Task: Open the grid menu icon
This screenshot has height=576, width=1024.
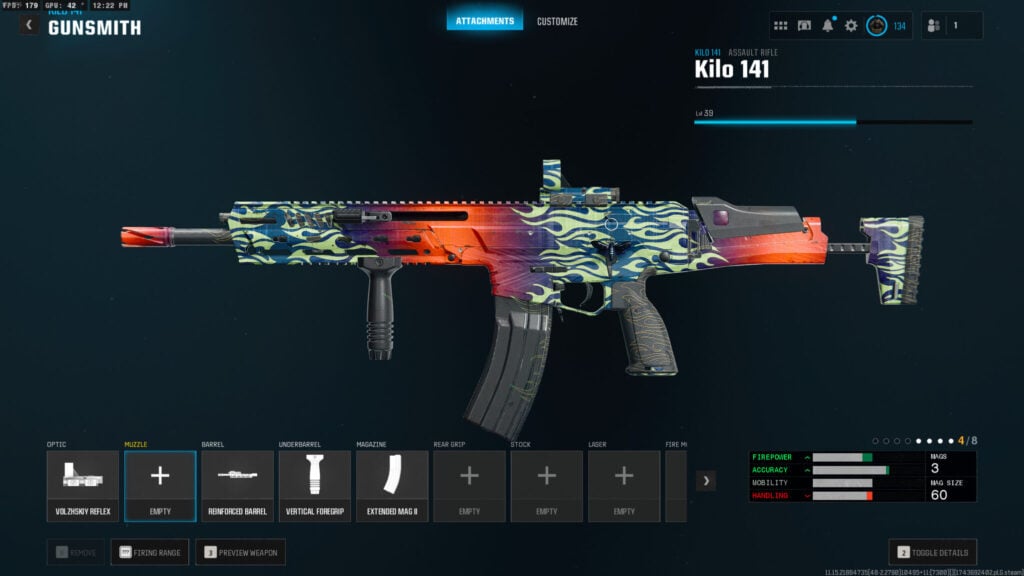Action: tap(781, 26)
